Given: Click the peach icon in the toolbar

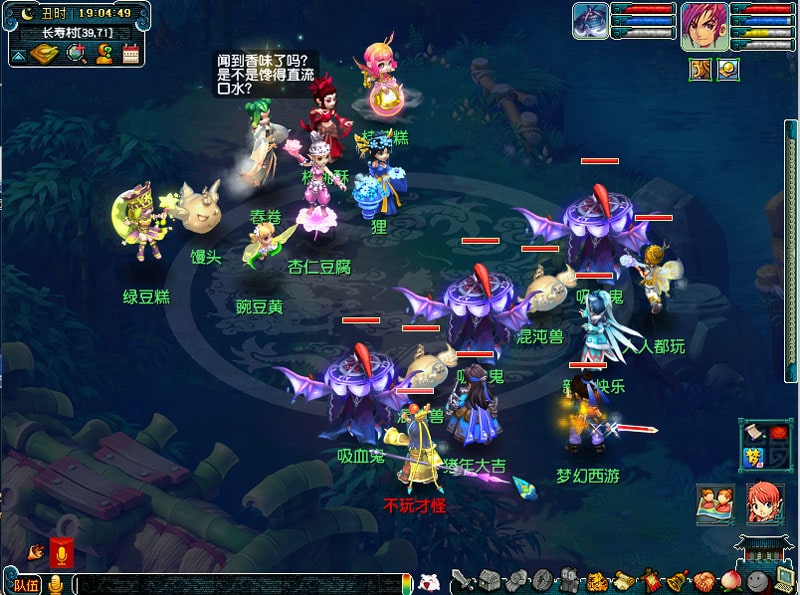Looking at the screenshot, I should coord(729,580).
